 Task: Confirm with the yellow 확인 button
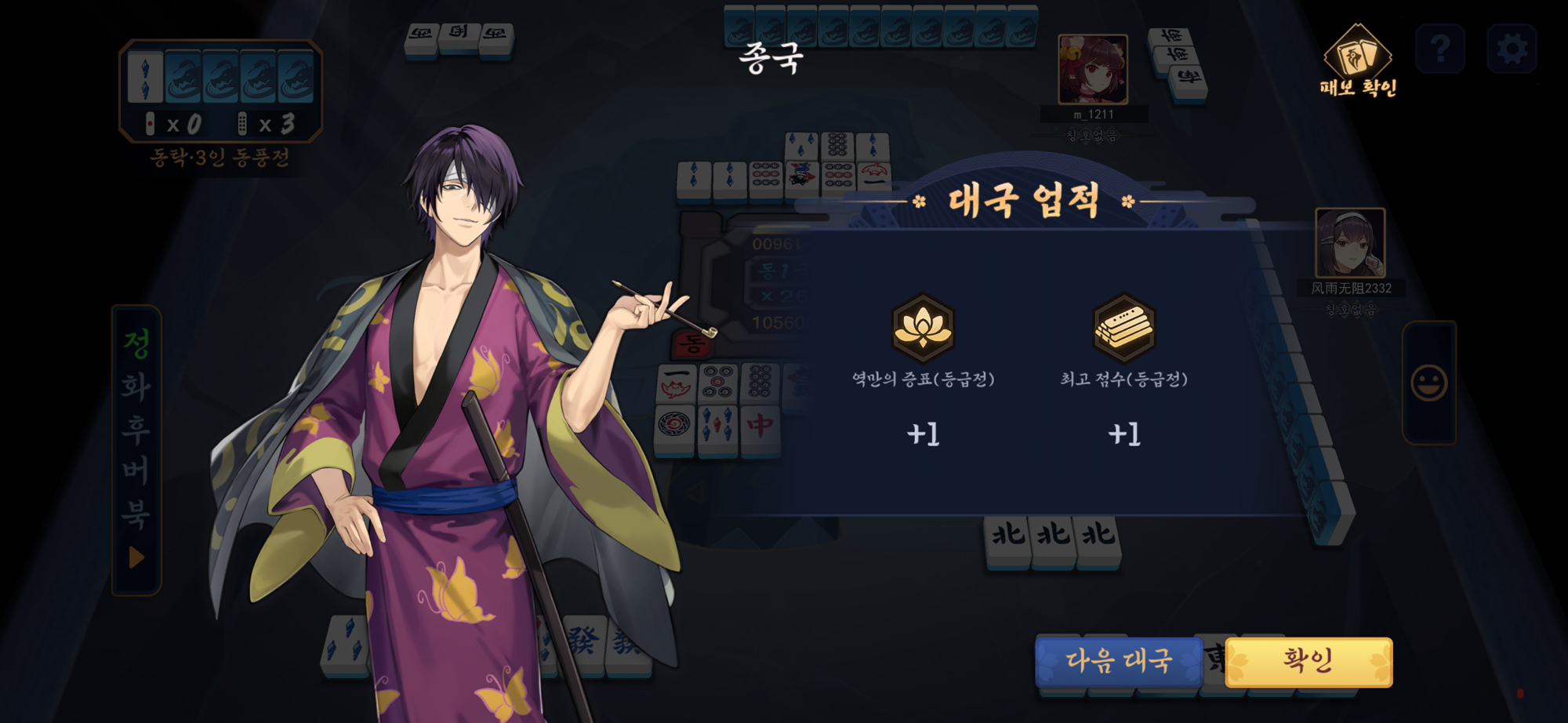[x=1308, y=661]
